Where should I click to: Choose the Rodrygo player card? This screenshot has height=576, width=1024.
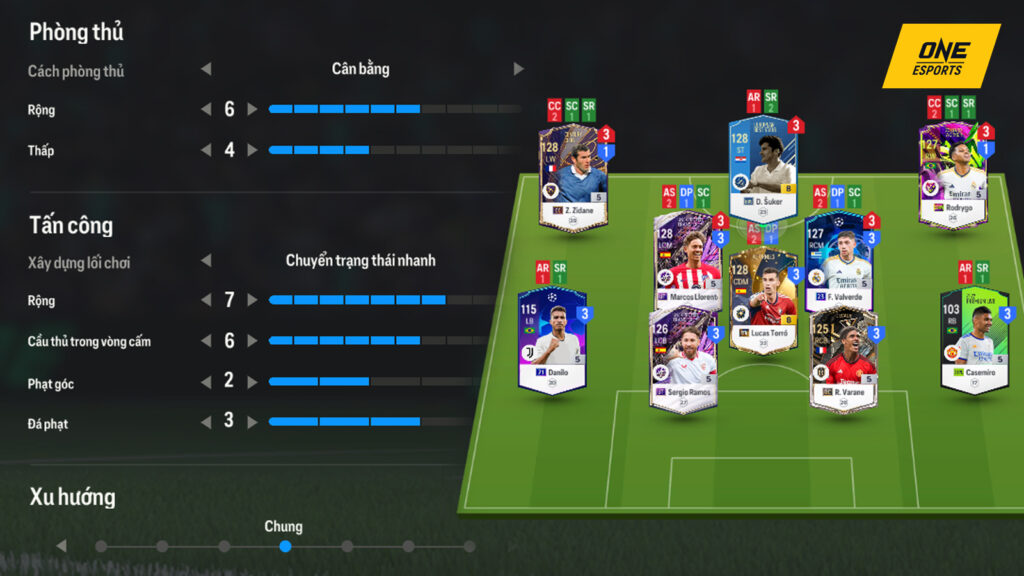[x=953, y=178]
